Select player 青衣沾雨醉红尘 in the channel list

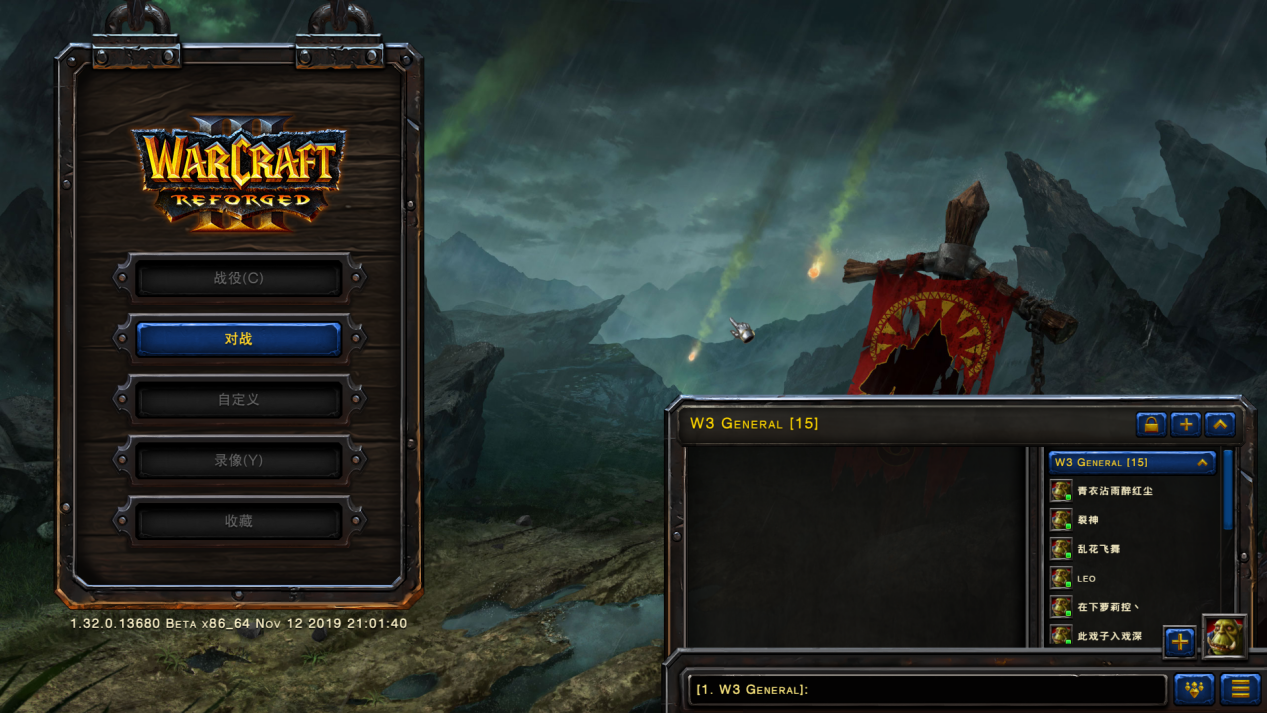pyautogui.click(x=1114, y=491)
